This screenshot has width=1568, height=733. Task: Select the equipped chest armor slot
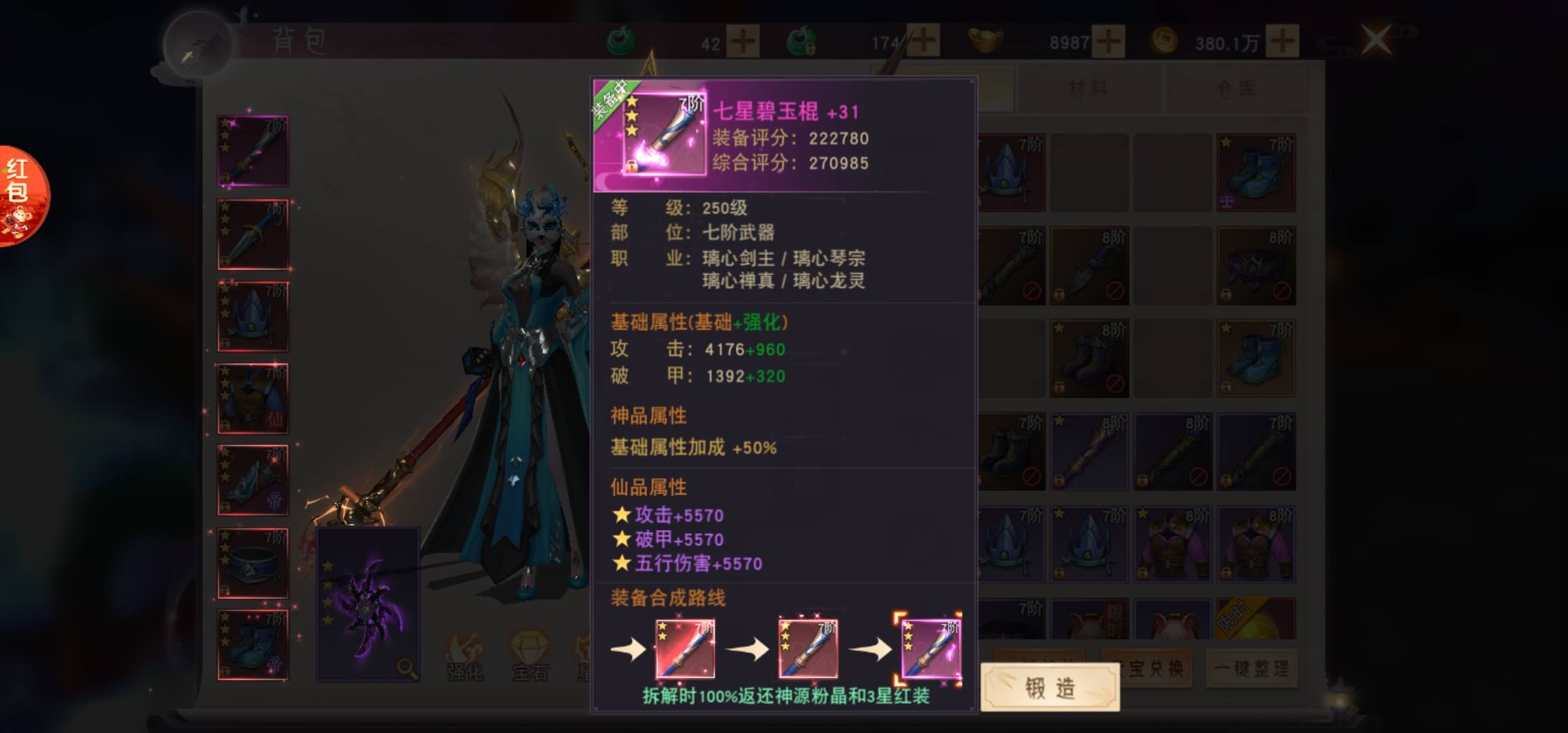[x=253, y=398]
